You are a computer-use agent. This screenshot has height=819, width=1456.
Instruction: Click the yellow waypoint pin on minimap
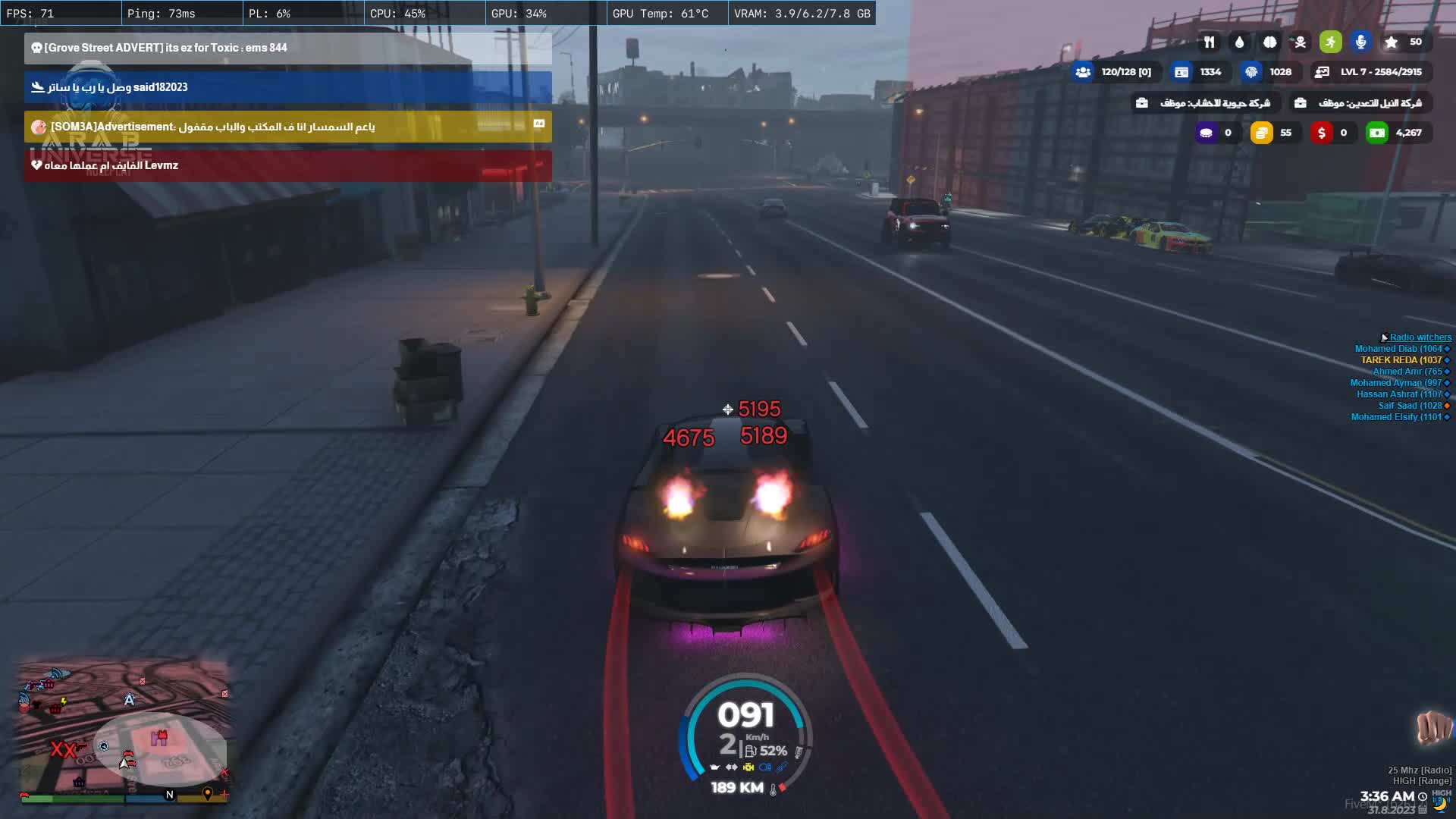(x=207, y=793)
